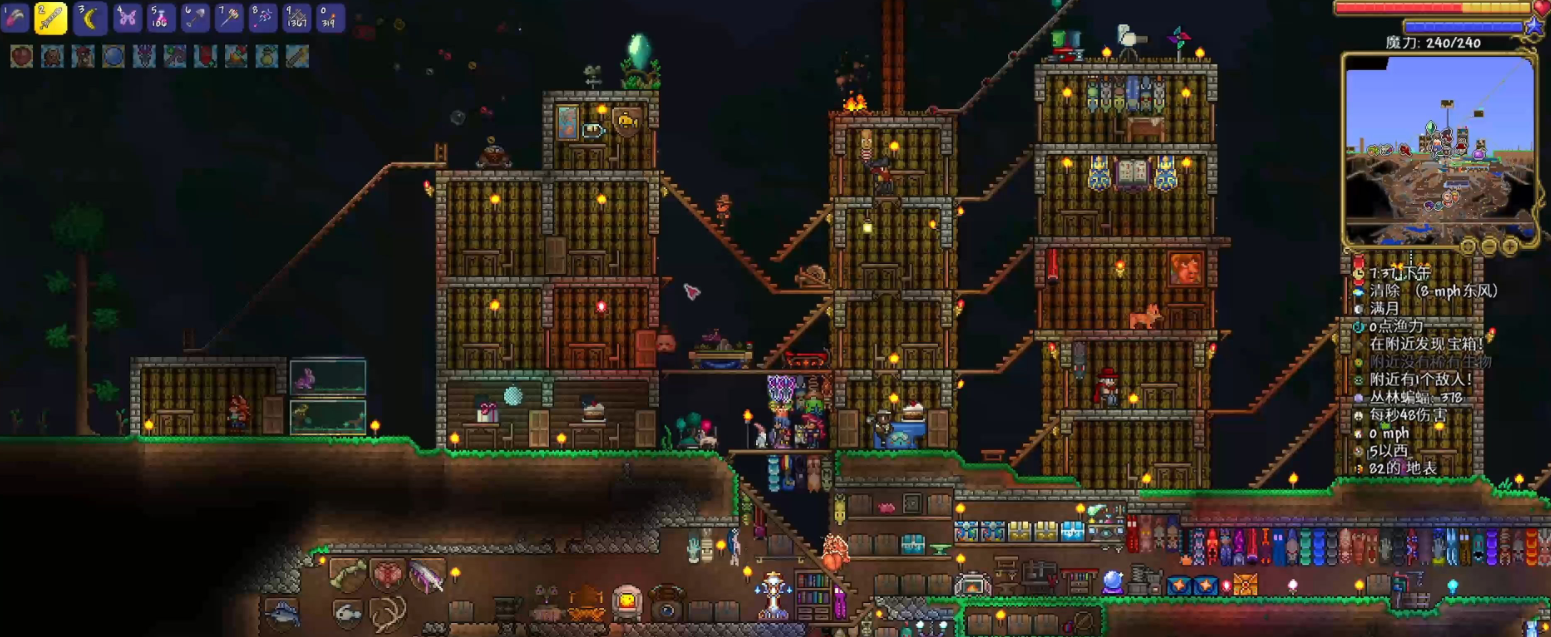
Task: Zoom out the minimap with minus button
Action: pos(1489,245)
